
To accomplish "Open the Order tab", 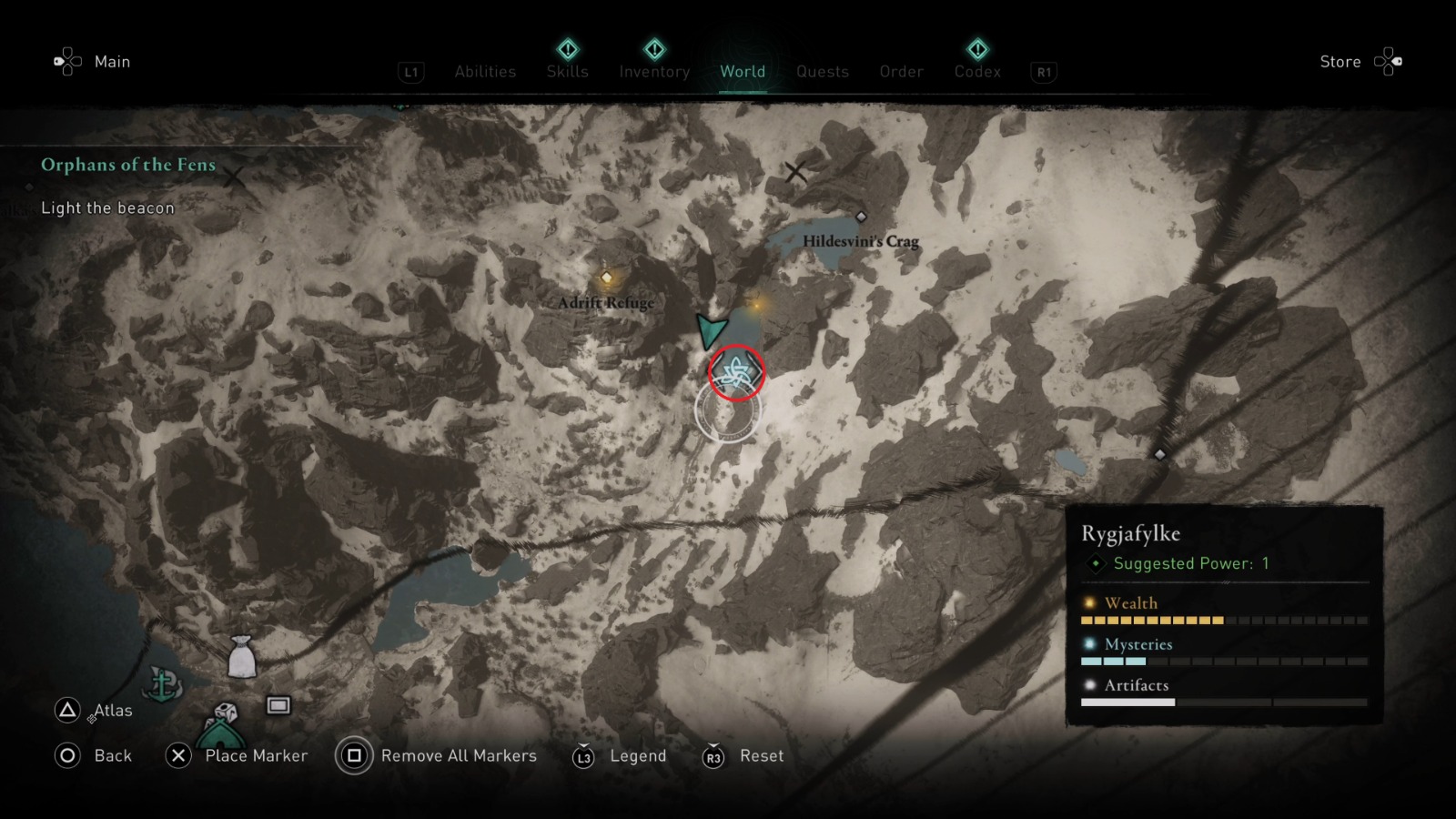I will coord(901,72).
